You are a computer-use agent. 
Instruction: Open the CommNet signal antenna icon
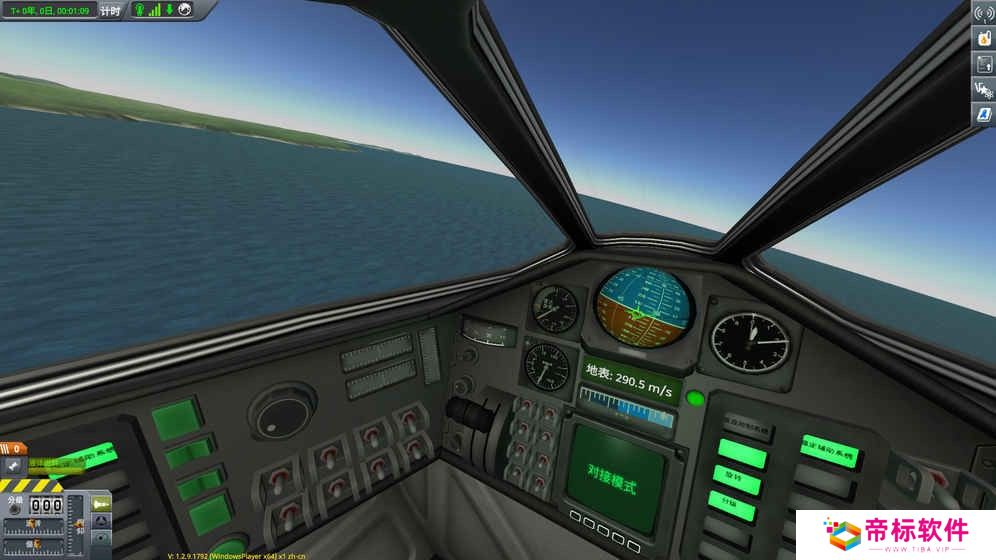coord(983,13)
